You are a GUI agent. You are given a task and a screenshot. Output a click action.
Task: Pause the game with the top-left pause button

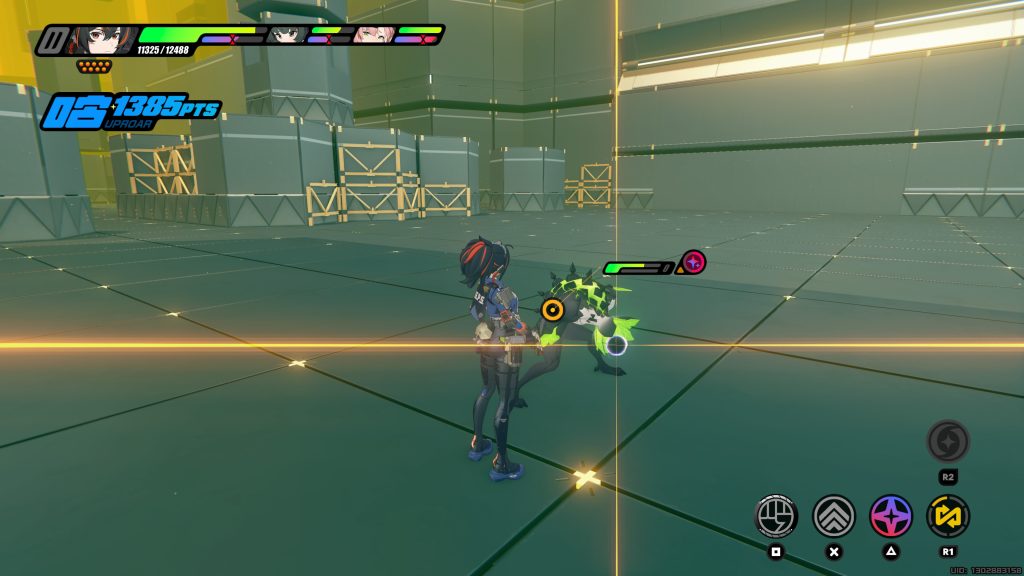51,41
